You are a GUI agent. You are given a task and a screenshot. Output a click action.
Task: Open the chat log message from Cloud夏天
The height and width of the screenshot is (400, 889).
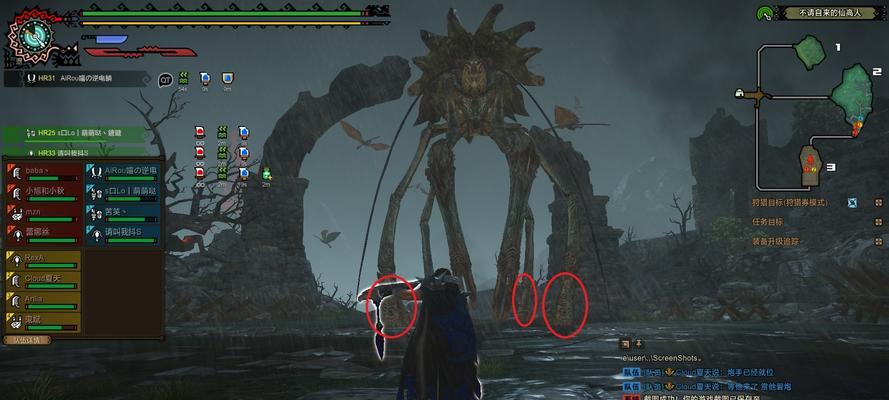(x=720, y=371)
